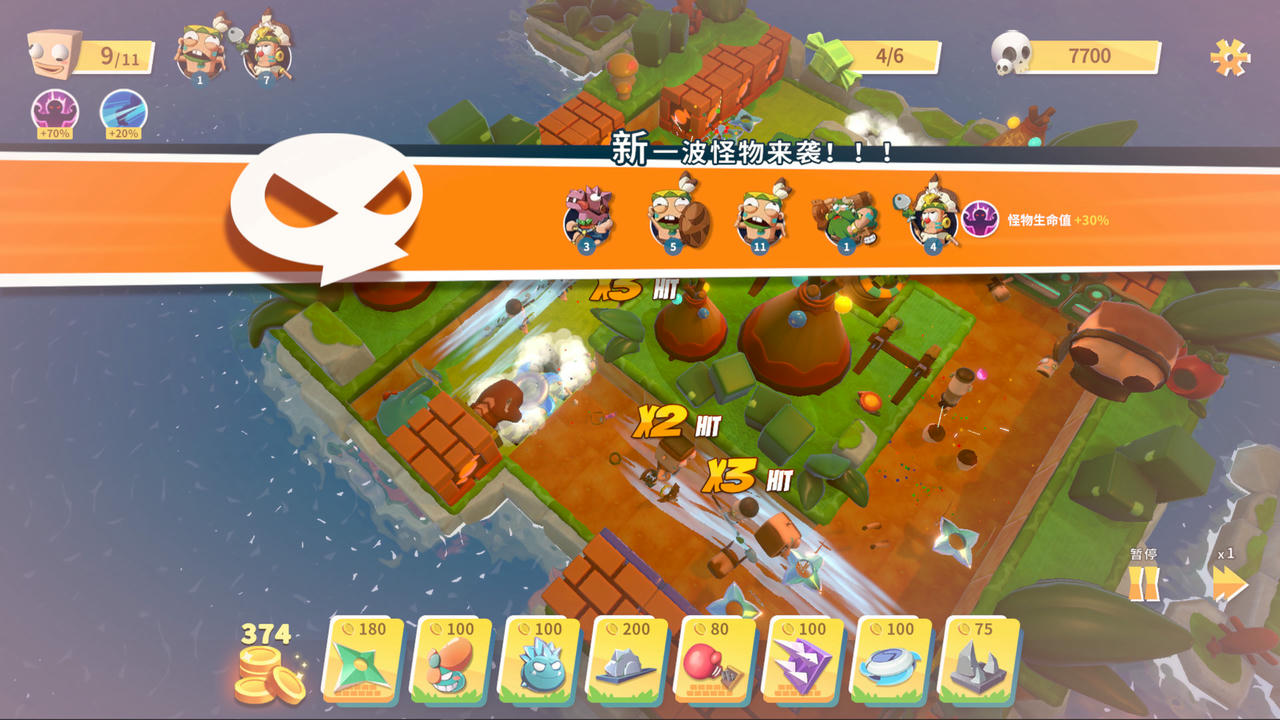
Task: Choose the orange plant trap card
Action: (x=451, y=659)
